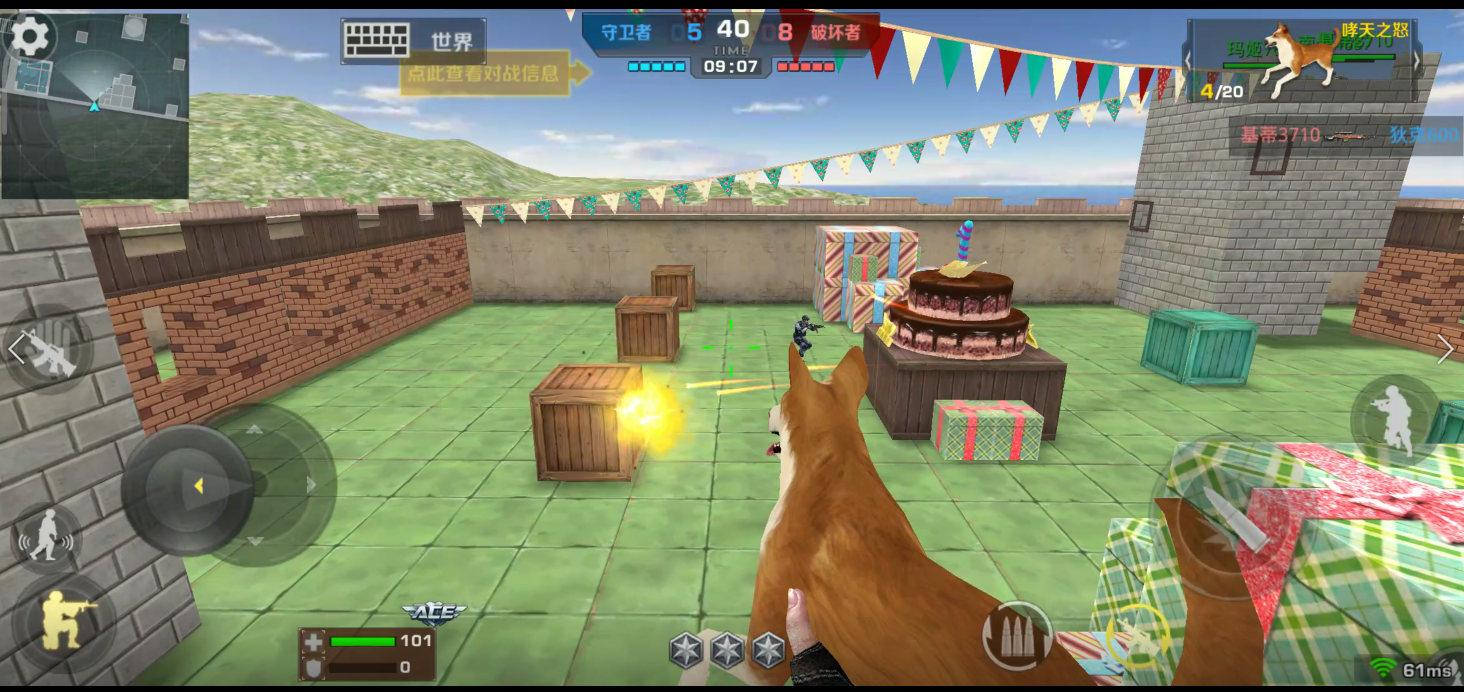The height and width of the screenshot is (692, 1464).
Task: Open the 世界 world chat button
Action: pyautogui.click(x=413, y=41)
